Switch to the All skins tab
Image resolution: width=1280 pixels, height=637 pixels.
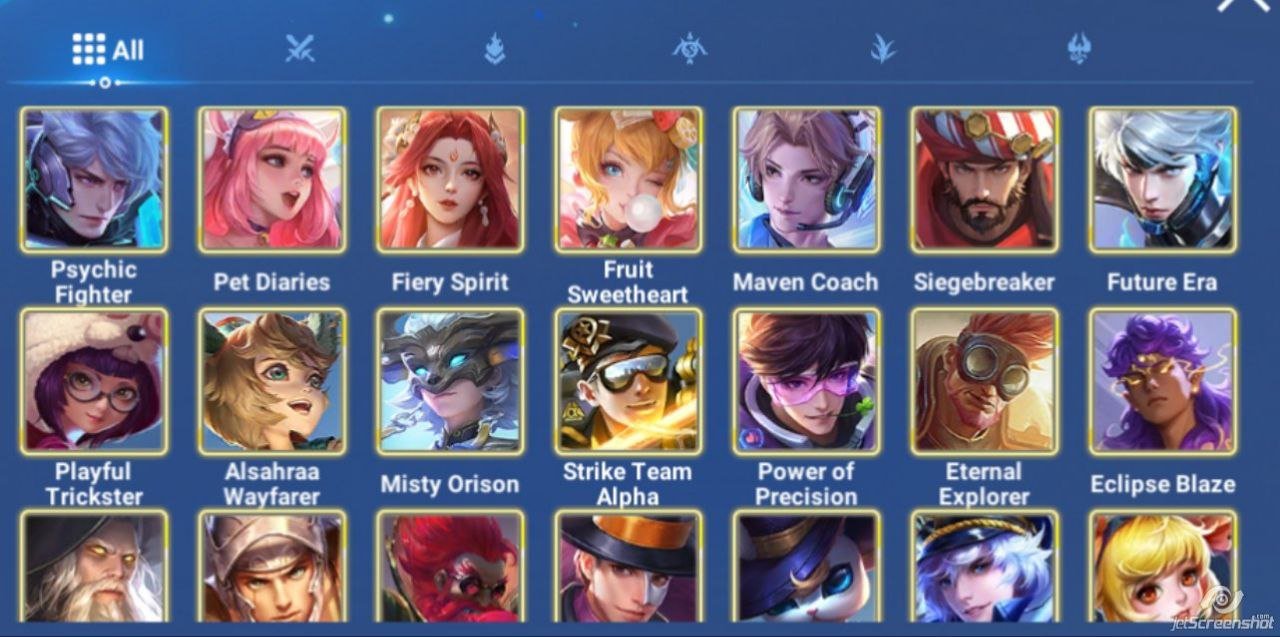click(x=106, y=49)
